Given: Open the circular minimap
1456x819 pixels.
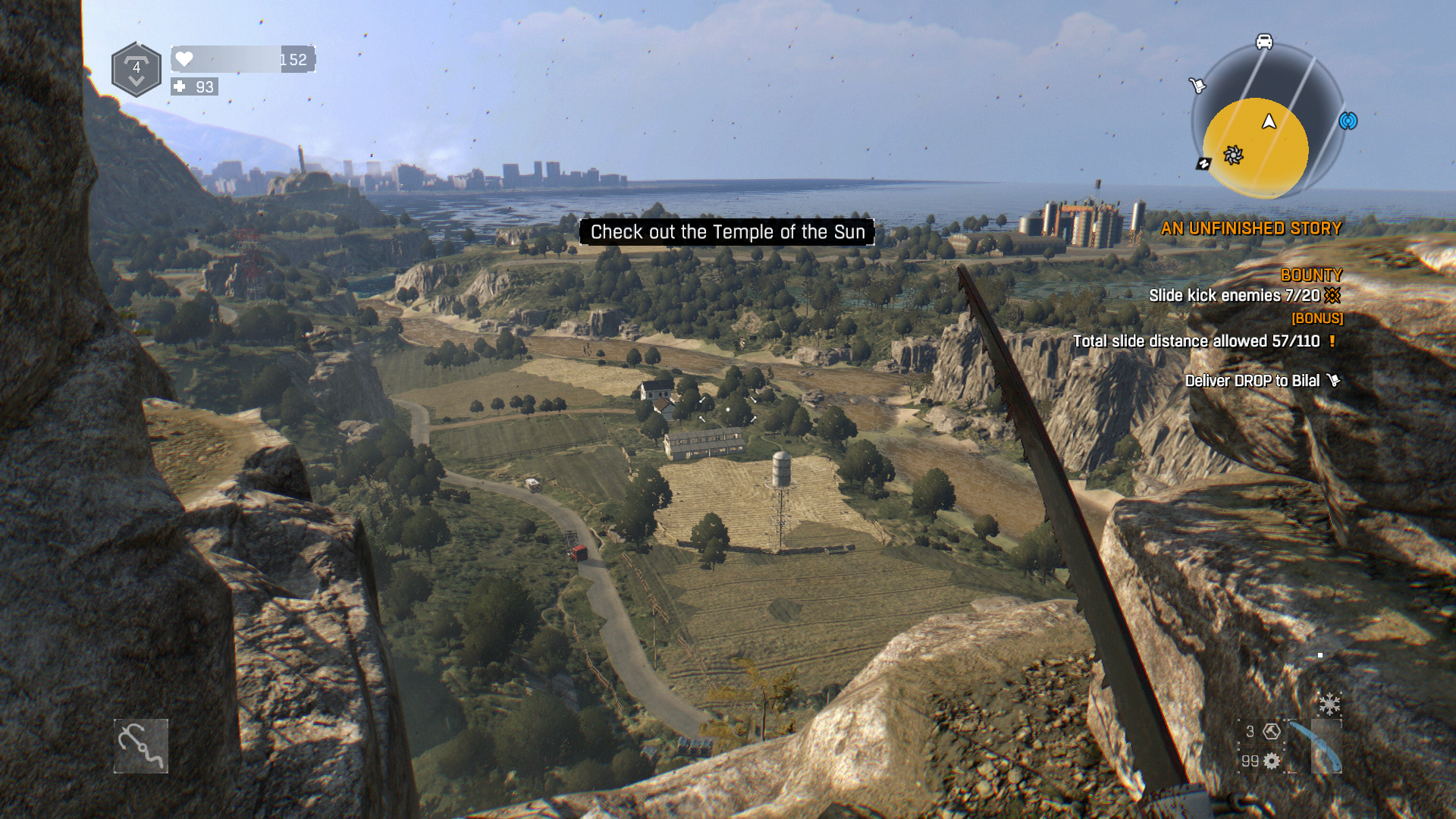Looking at the screenshot, I should 1267,121.
